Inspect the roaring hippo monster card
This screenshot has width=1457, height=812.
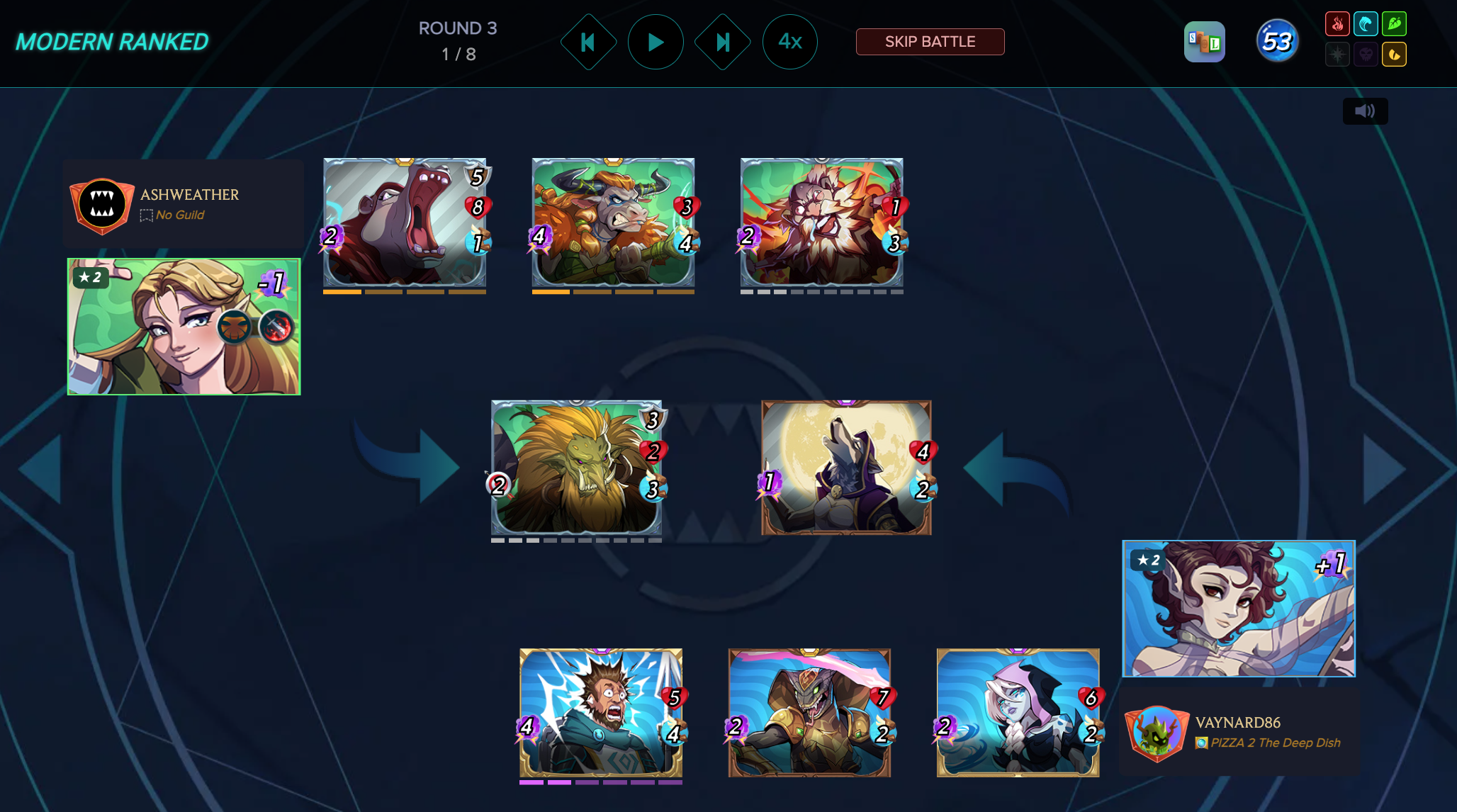[405, 222]
